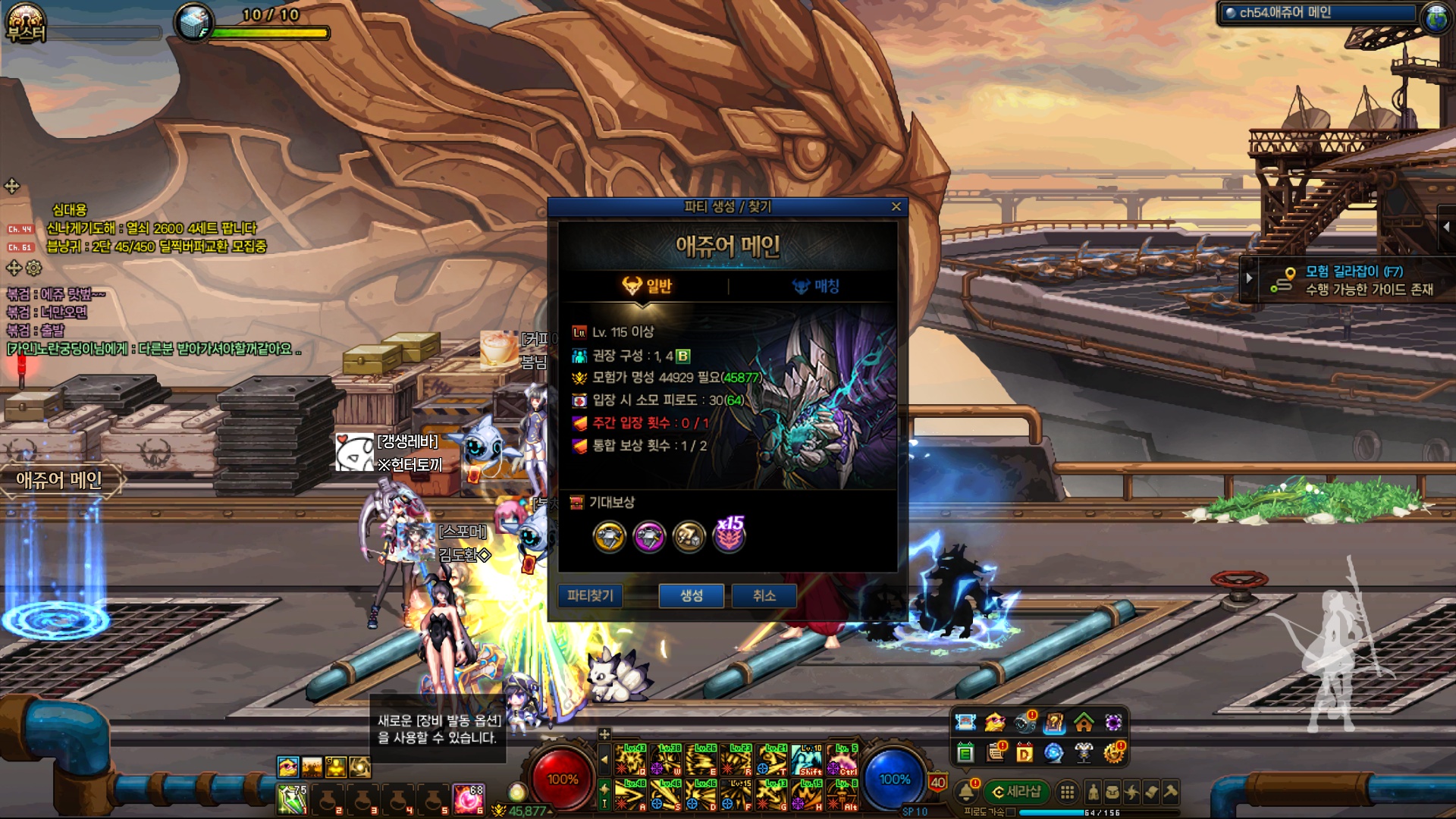Screen dimensions: 1456x819
Task: Click the ch54 channel selector bar
Action: pos(1319,13)
